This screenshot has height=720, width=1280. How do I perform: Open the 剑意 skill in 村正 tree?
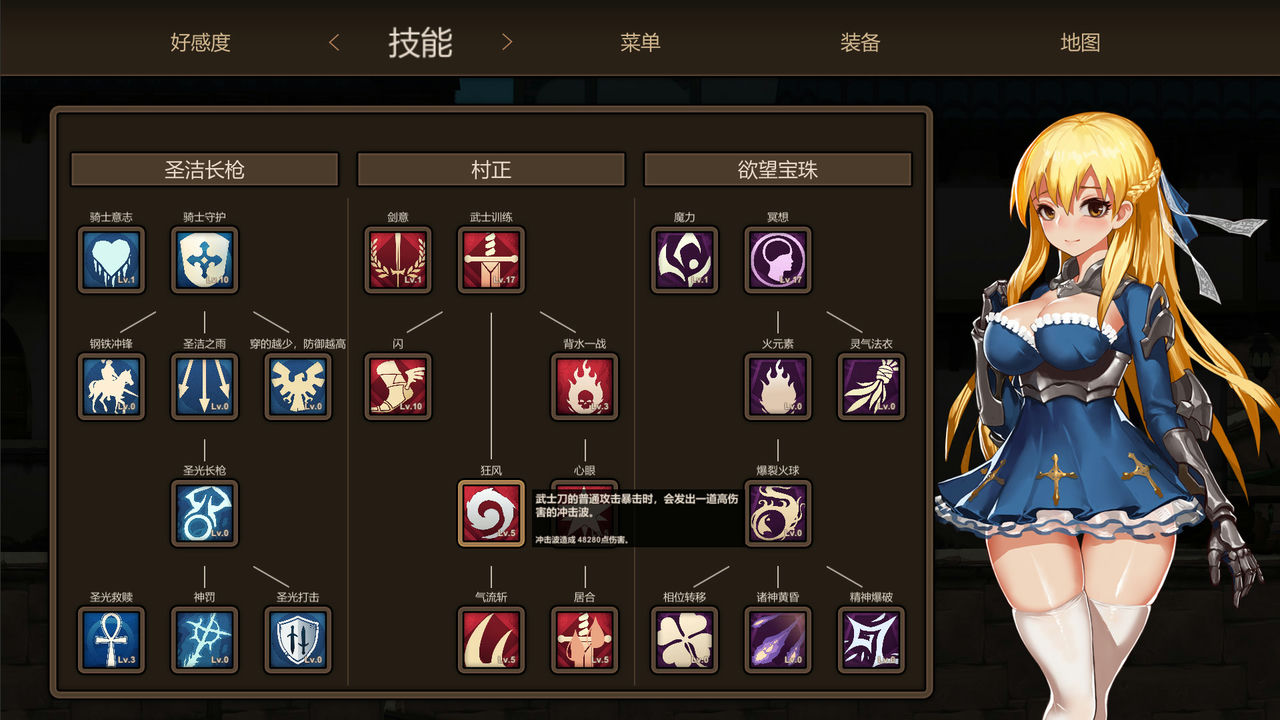pyautogui.click(x=399, y=261)
